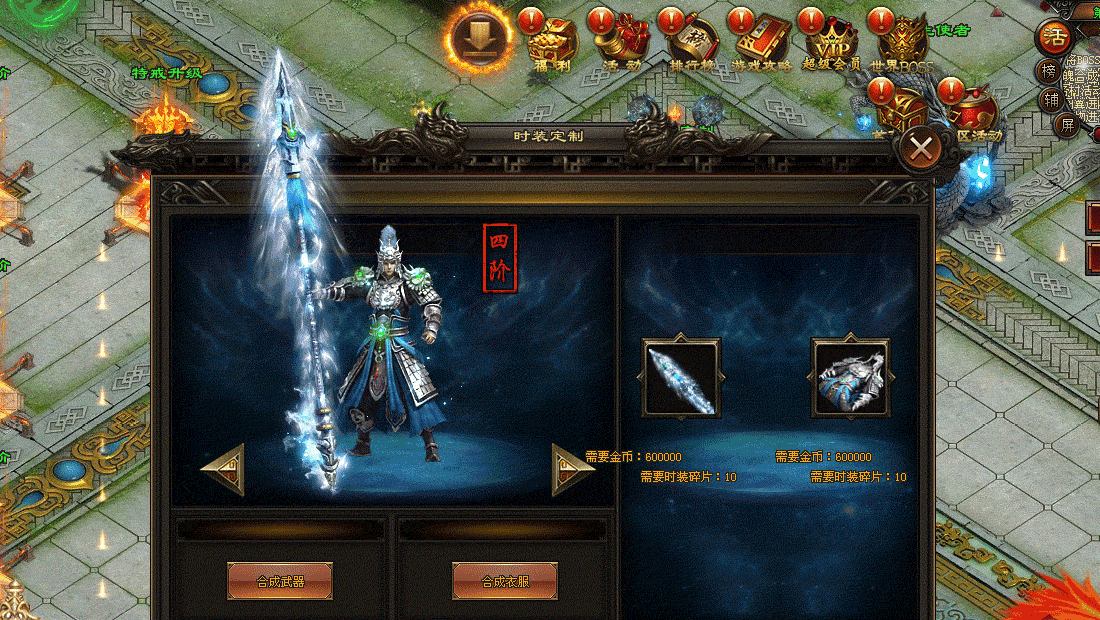Viewport: 1100px width, 620px height.
Task: Open the 排行榜 ranking icon
Action: pos(691,42)
